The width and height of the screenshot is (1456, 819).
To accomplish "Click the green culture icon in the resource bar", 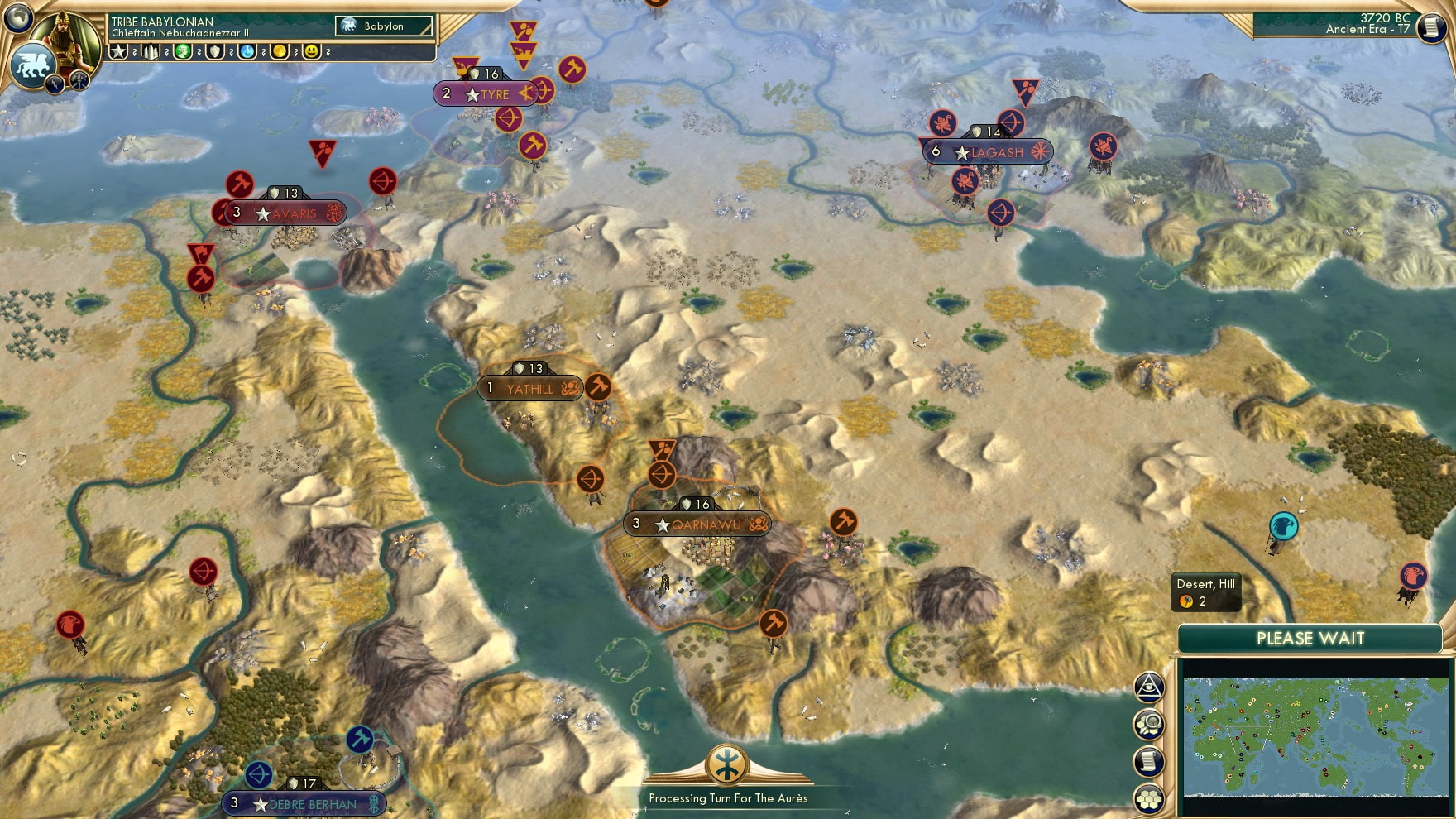I will (x=184, y=52).
